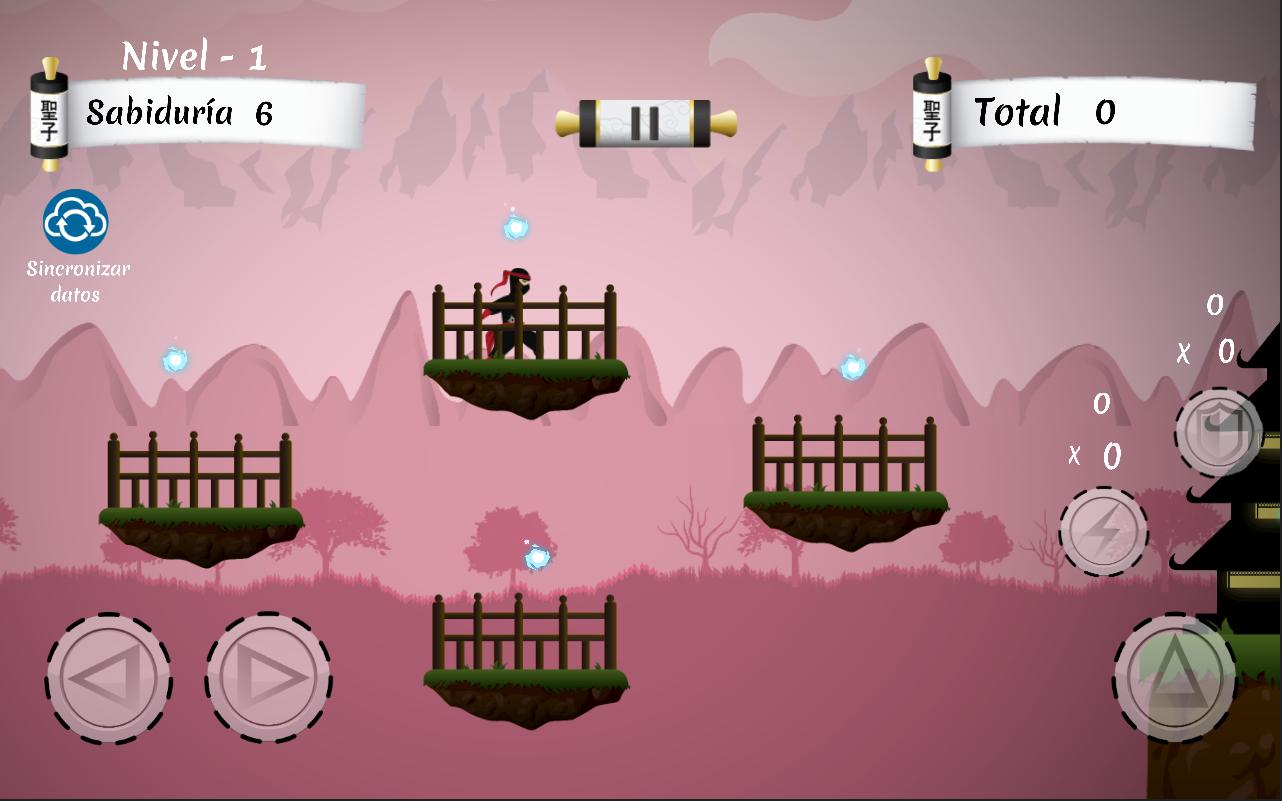Move the ninja with the right arrow button

[268, 678]
